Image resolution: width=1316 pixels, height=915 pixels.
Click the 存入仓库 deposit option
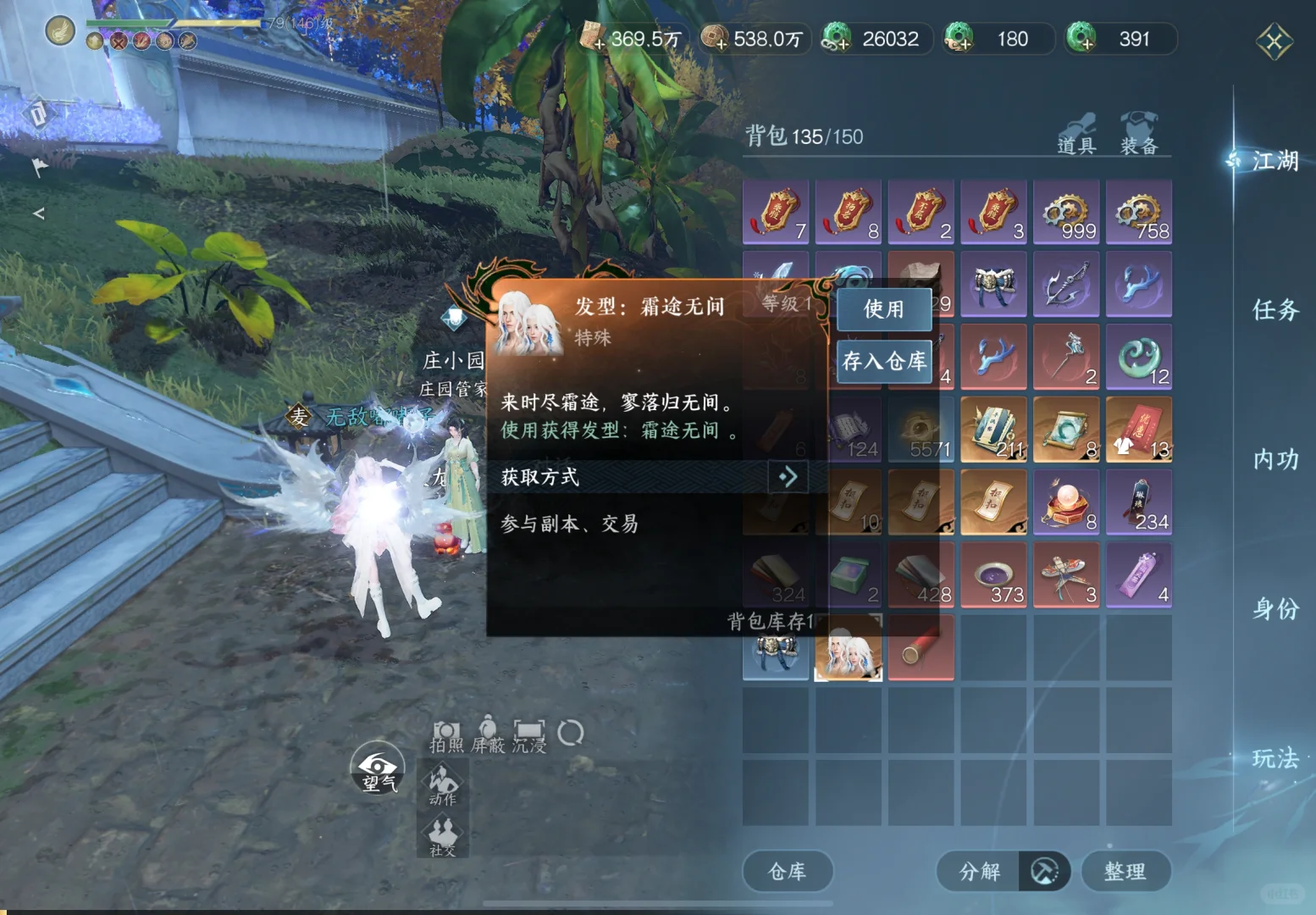coord(883,362)
